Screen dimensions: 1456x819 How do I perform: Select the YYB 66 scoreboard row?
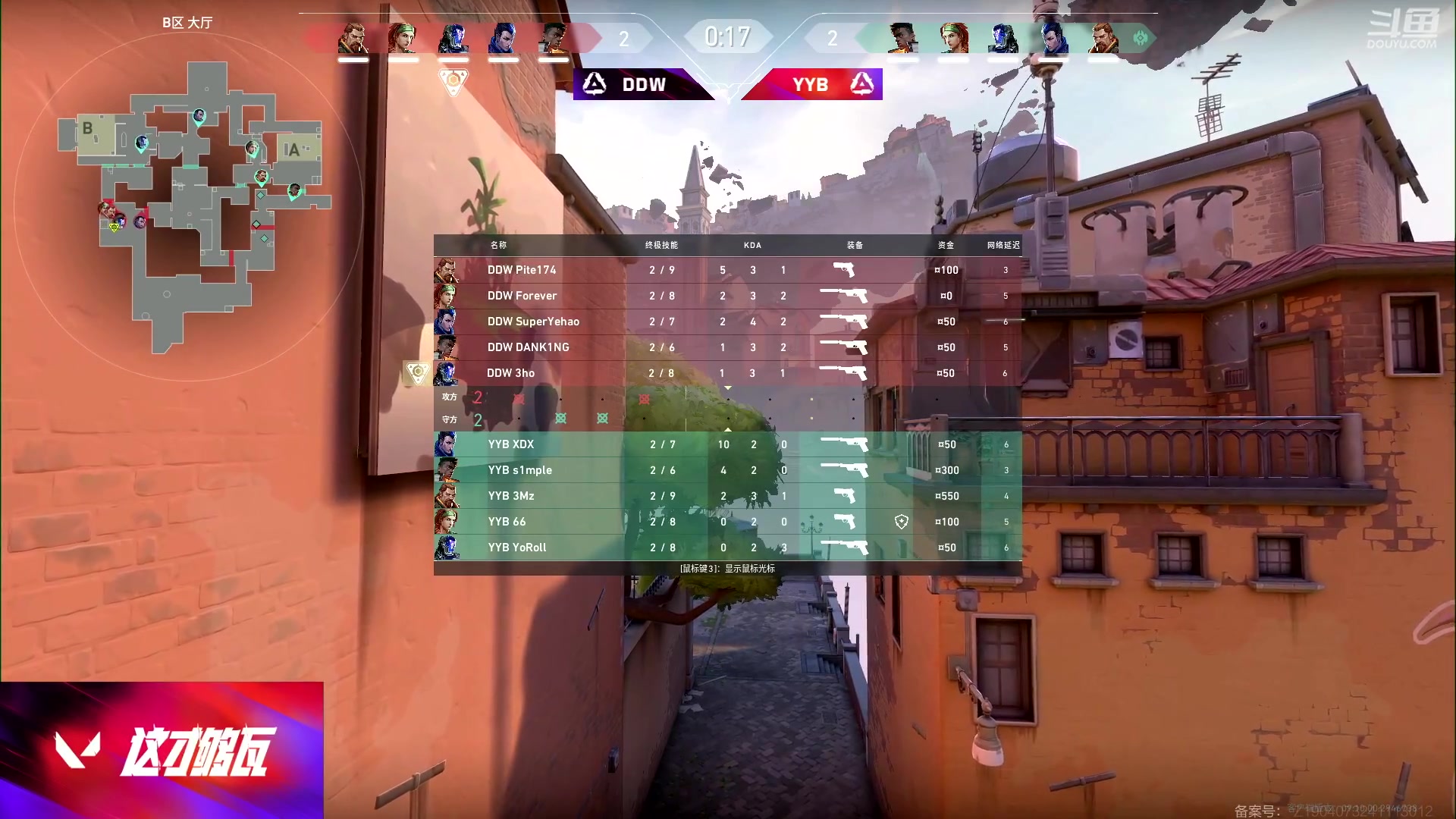pos(726,522)
